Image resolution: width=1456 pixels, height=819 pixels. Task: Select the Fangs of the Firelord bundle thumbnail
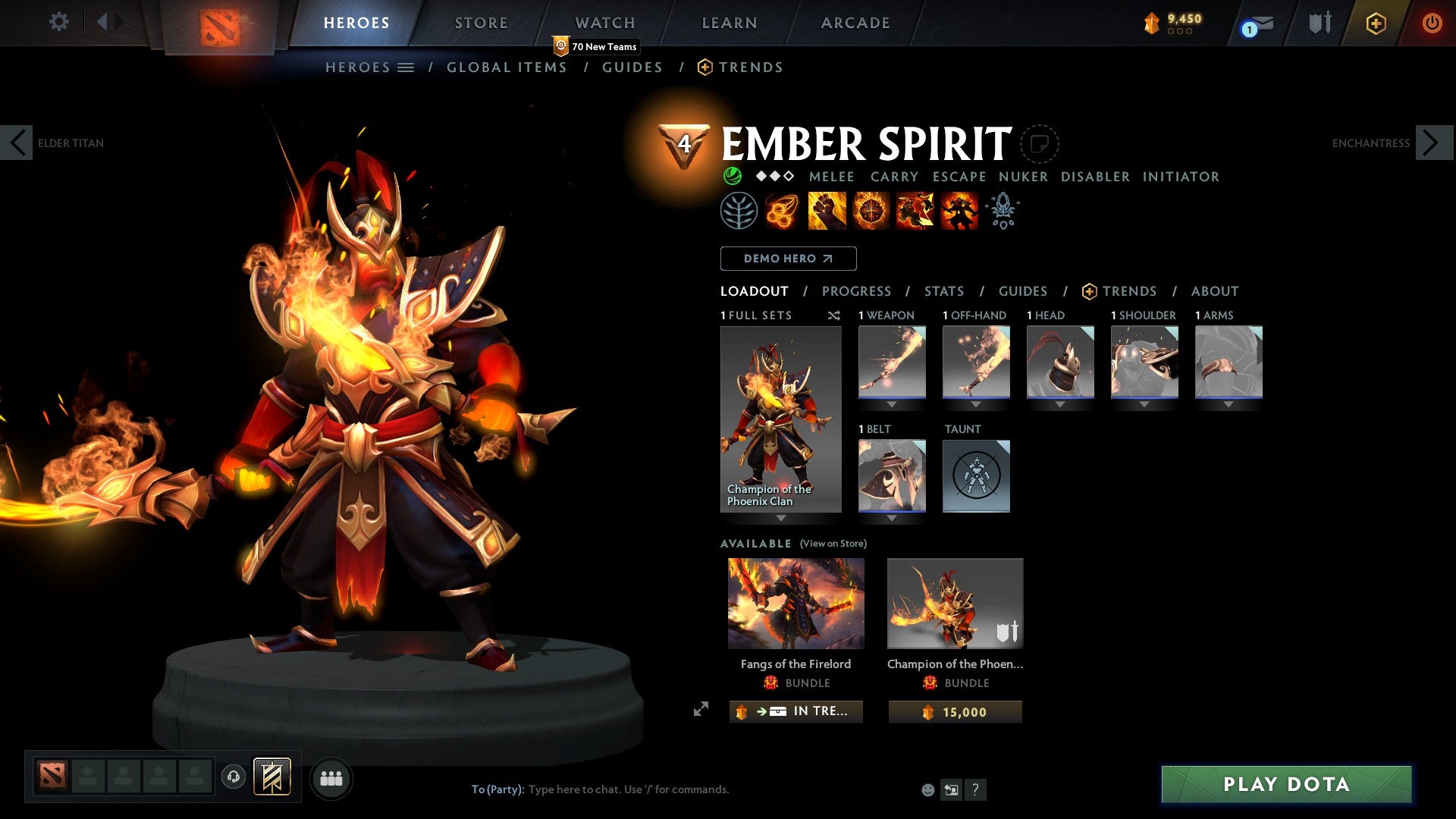click(795, 602)
